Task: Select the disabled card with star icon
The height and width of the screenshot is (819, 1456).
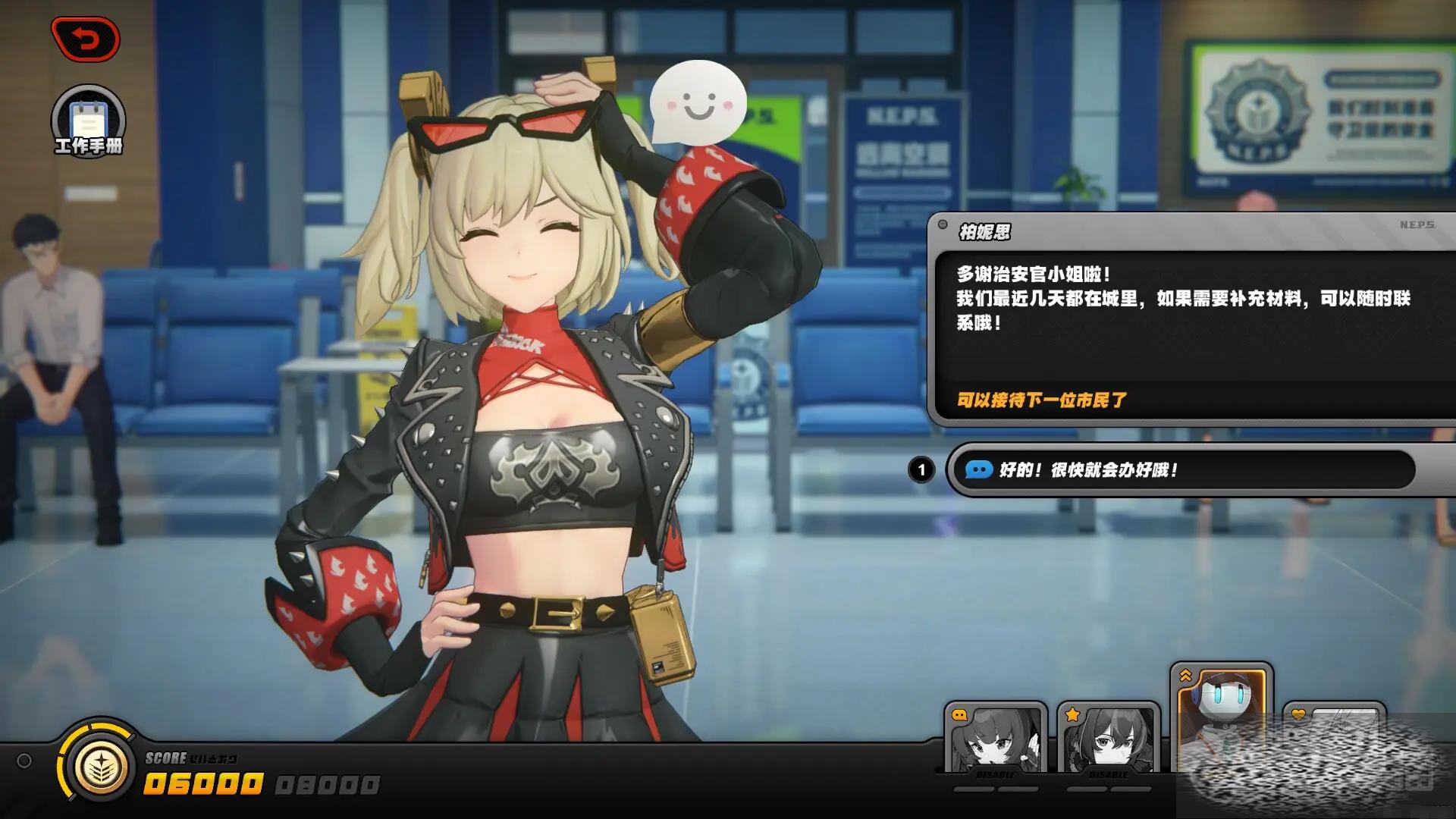Action: (x=1108, y=739)
